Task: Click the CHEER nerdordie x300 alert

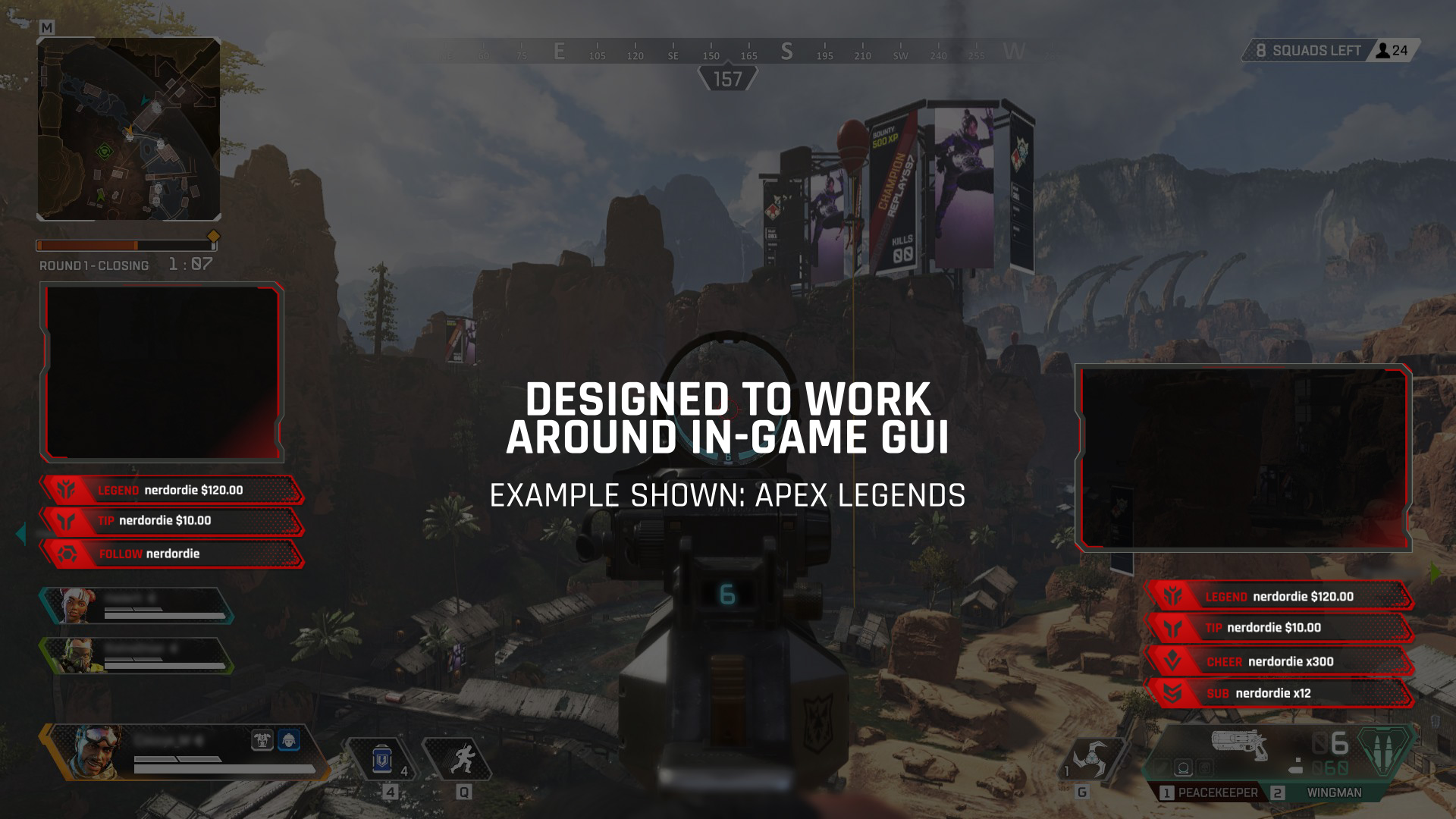Action: coord(1280,661)
